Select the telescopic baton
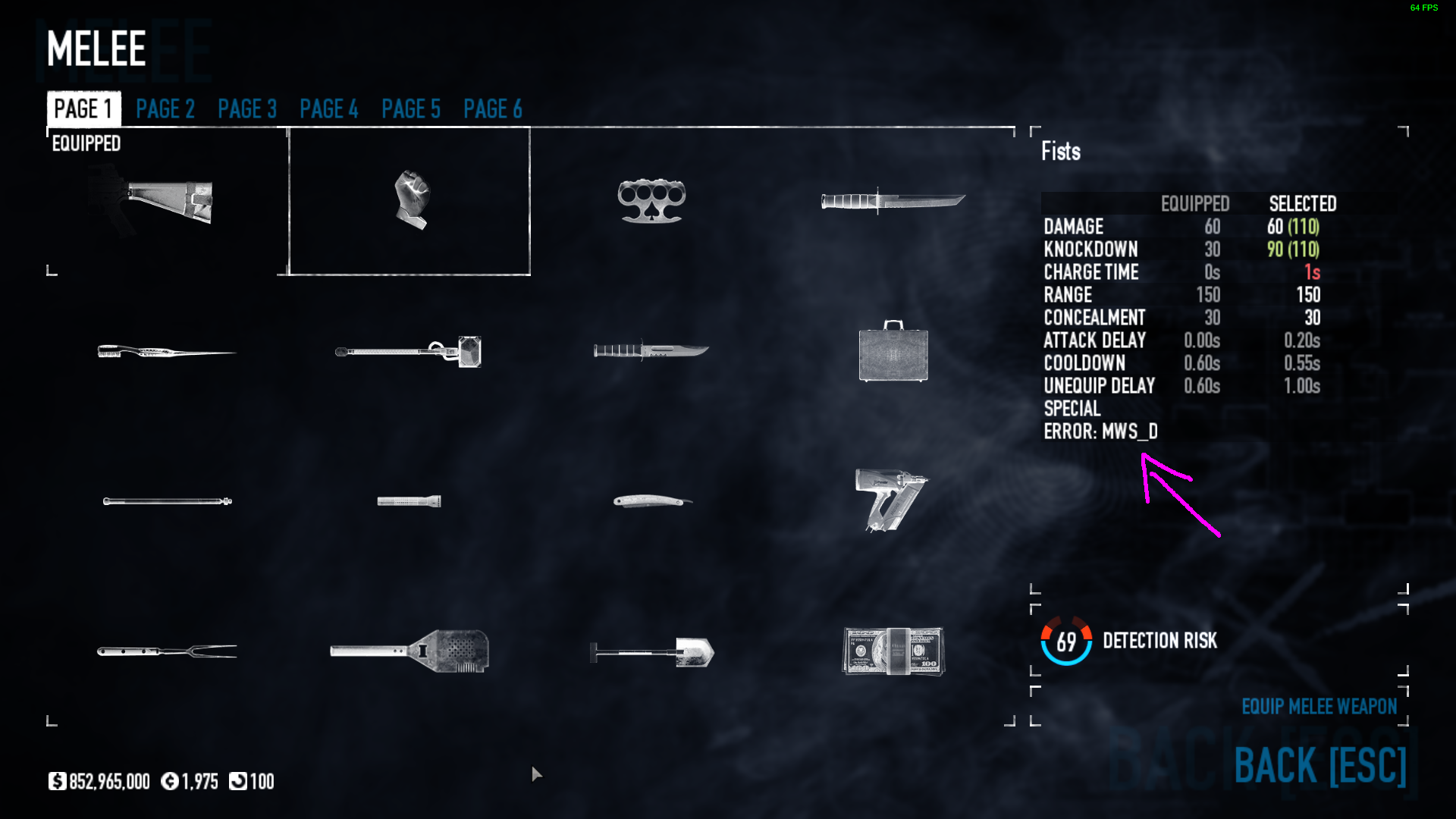This screenshot has height=819, width=1456. [167, 501]
